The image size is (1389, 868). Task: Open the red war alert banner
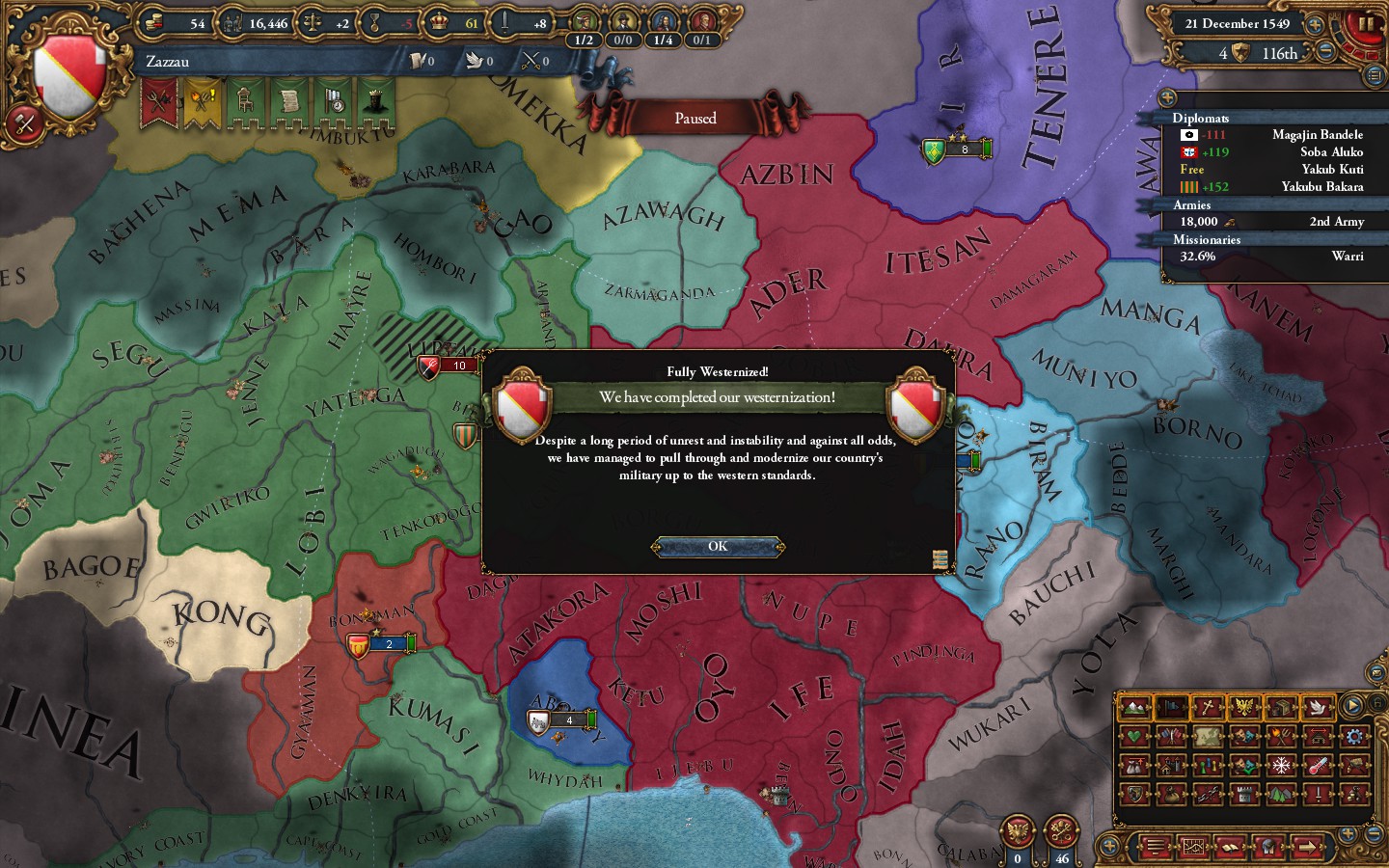pyautogui.click(x=159, y=101)
